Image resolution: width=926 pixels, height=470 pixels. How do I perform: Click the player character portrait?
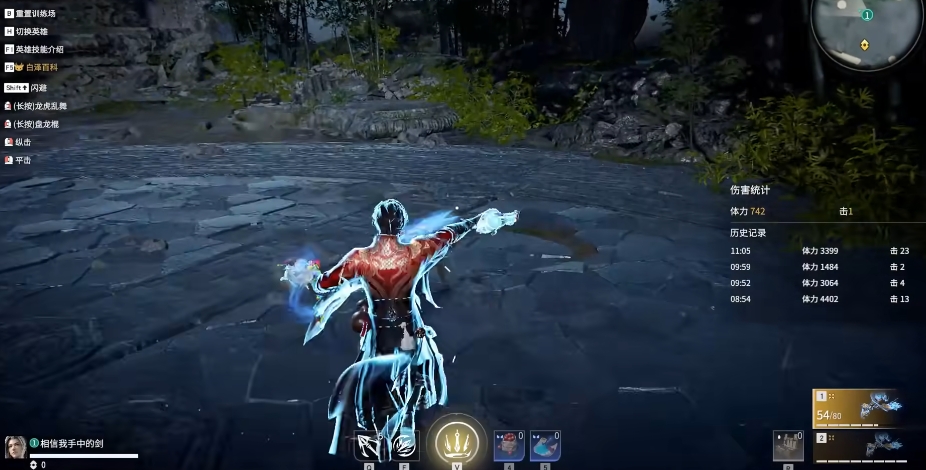(15, 447)
